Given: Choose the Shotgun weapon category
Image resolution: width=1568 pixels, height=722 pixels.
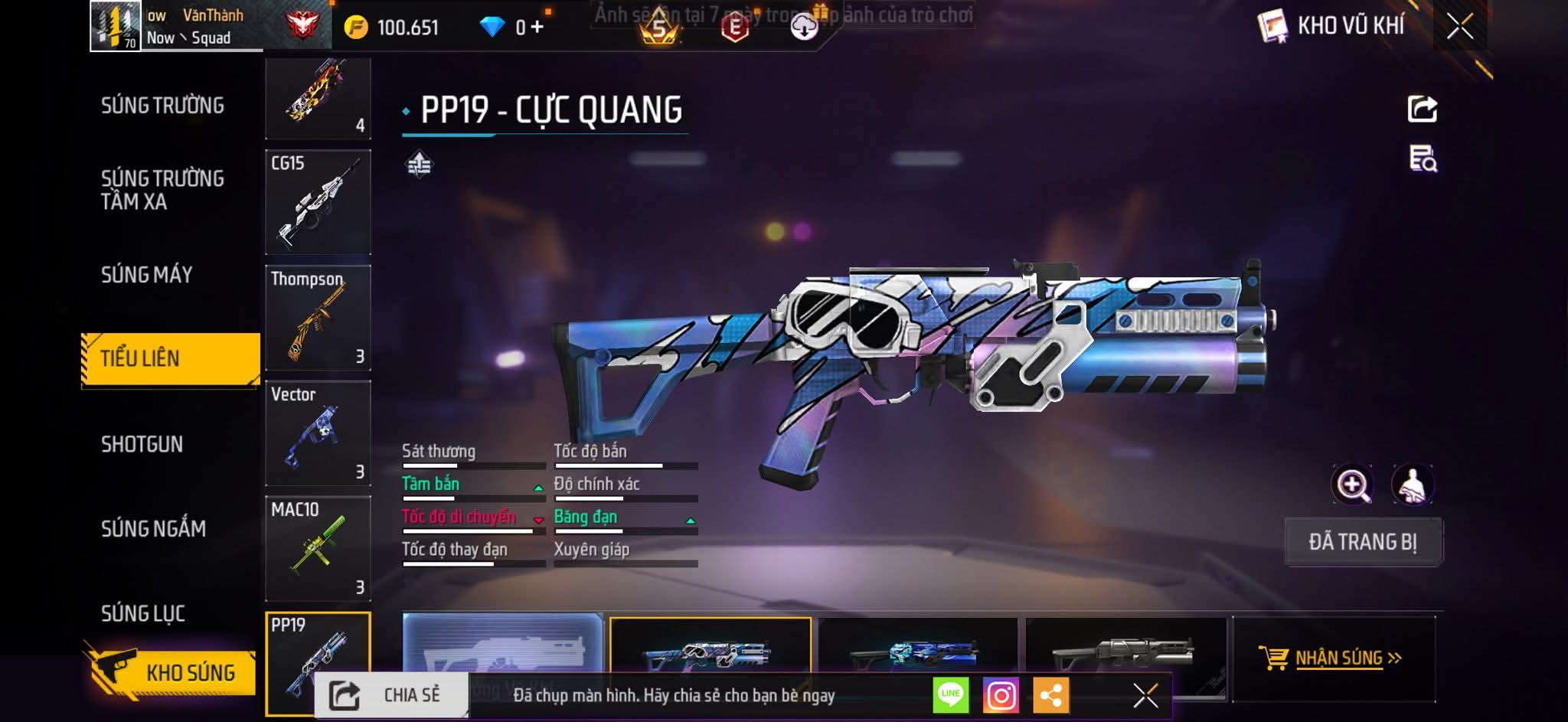Looking at the screenshot, I should 142,444.
